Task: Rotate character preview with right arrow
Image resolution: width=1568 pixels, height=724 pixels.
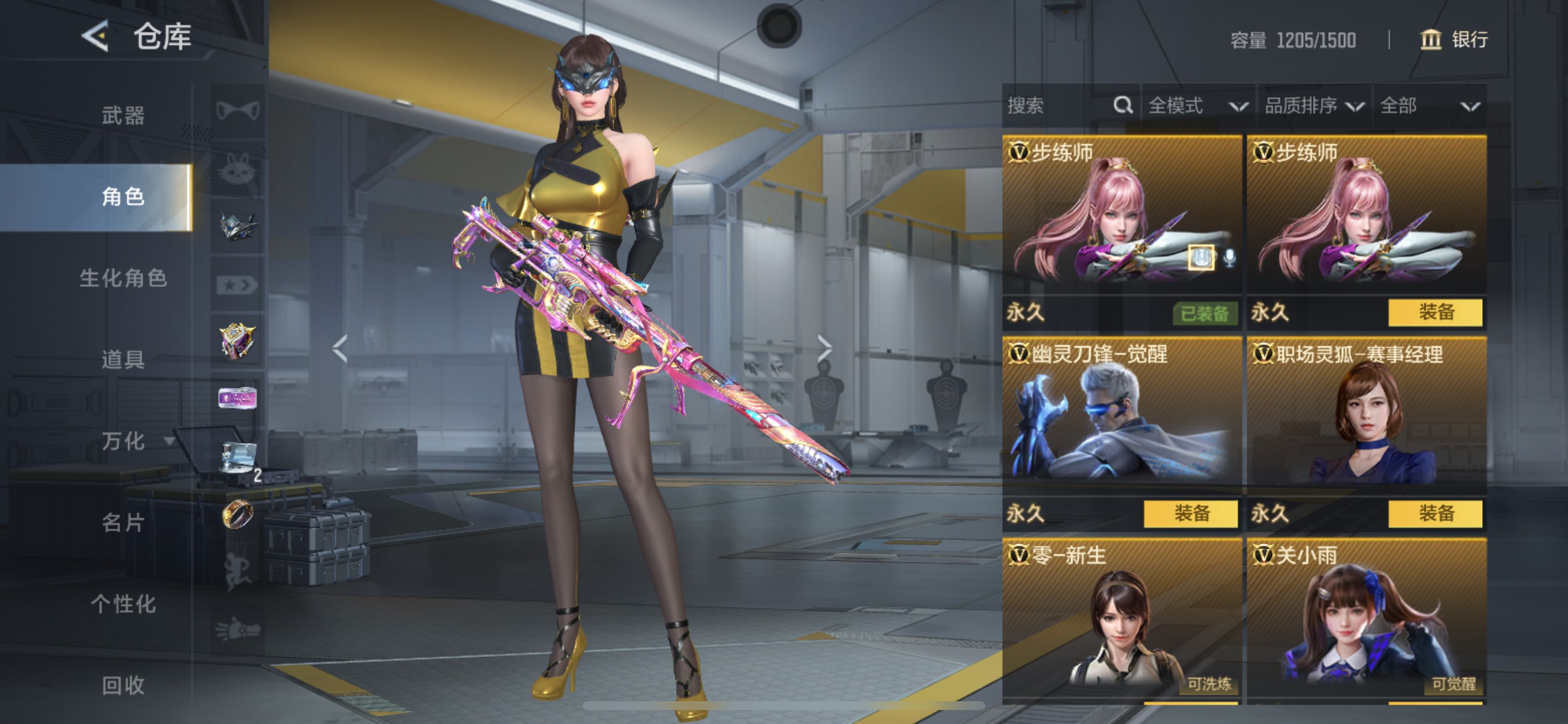Action: [824, 349]
